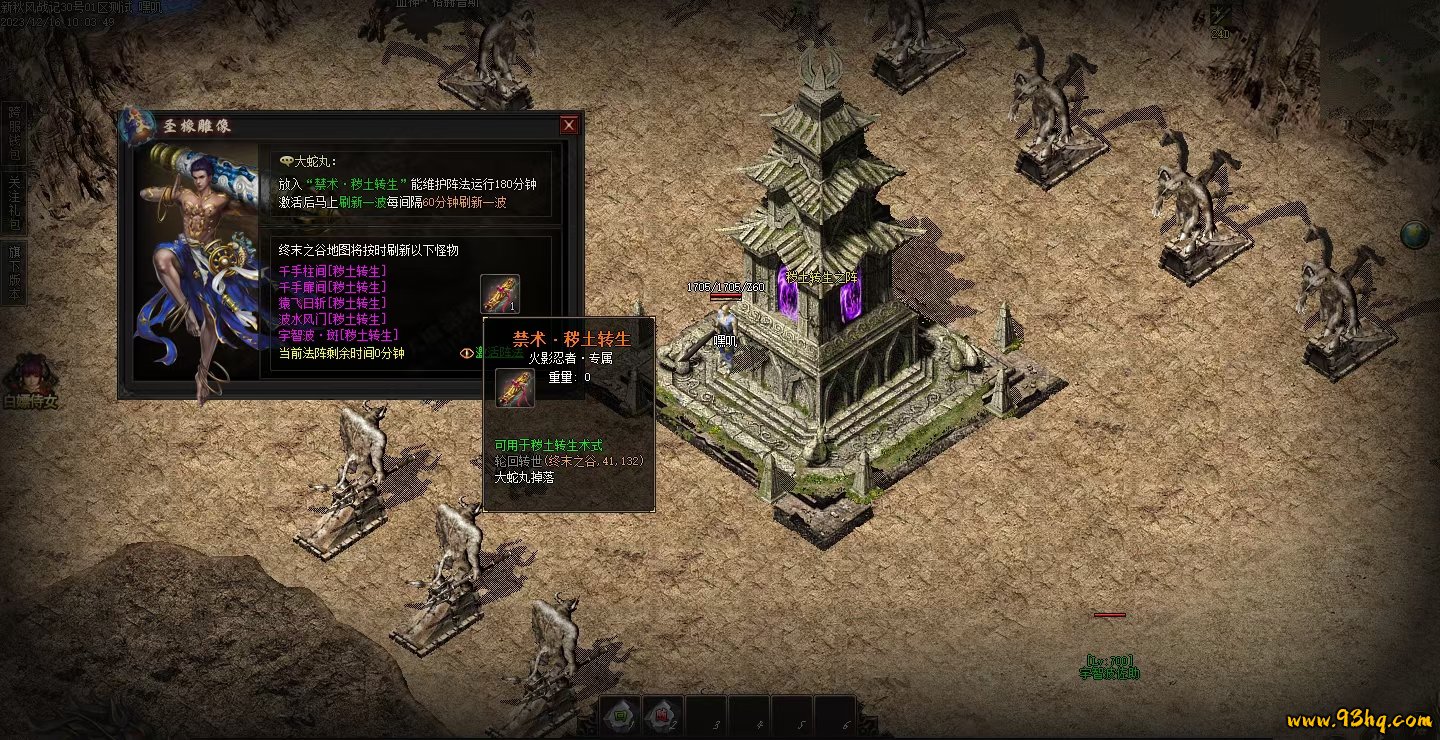Open the 旗下版本 side tab
Image resolution: width=1440 pixels, height=740 pixels.
point(14,272)
